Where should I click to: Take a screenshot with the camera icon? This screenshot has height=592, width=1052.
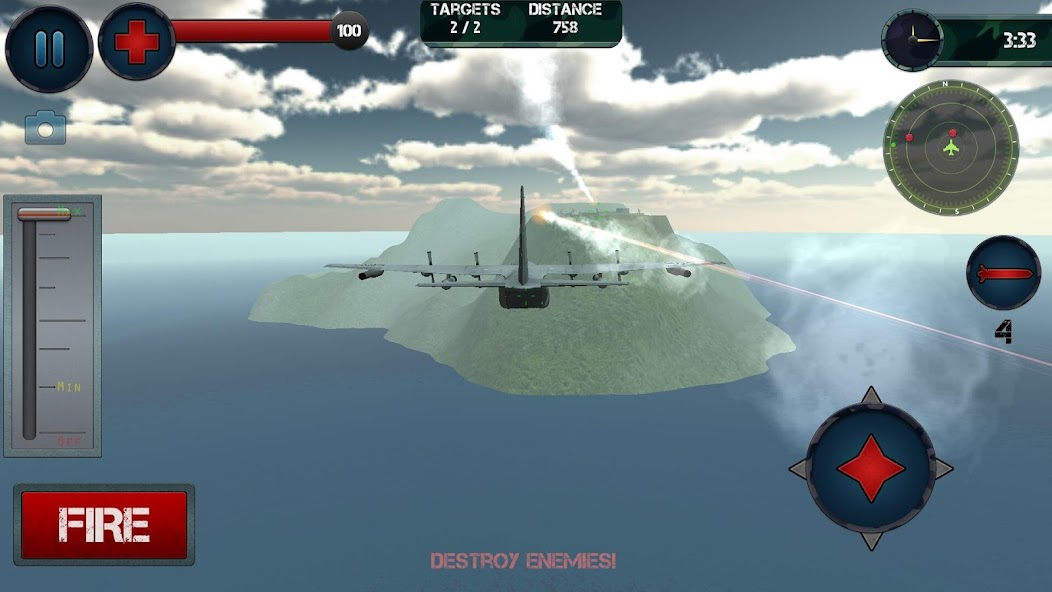coord(45,128)
